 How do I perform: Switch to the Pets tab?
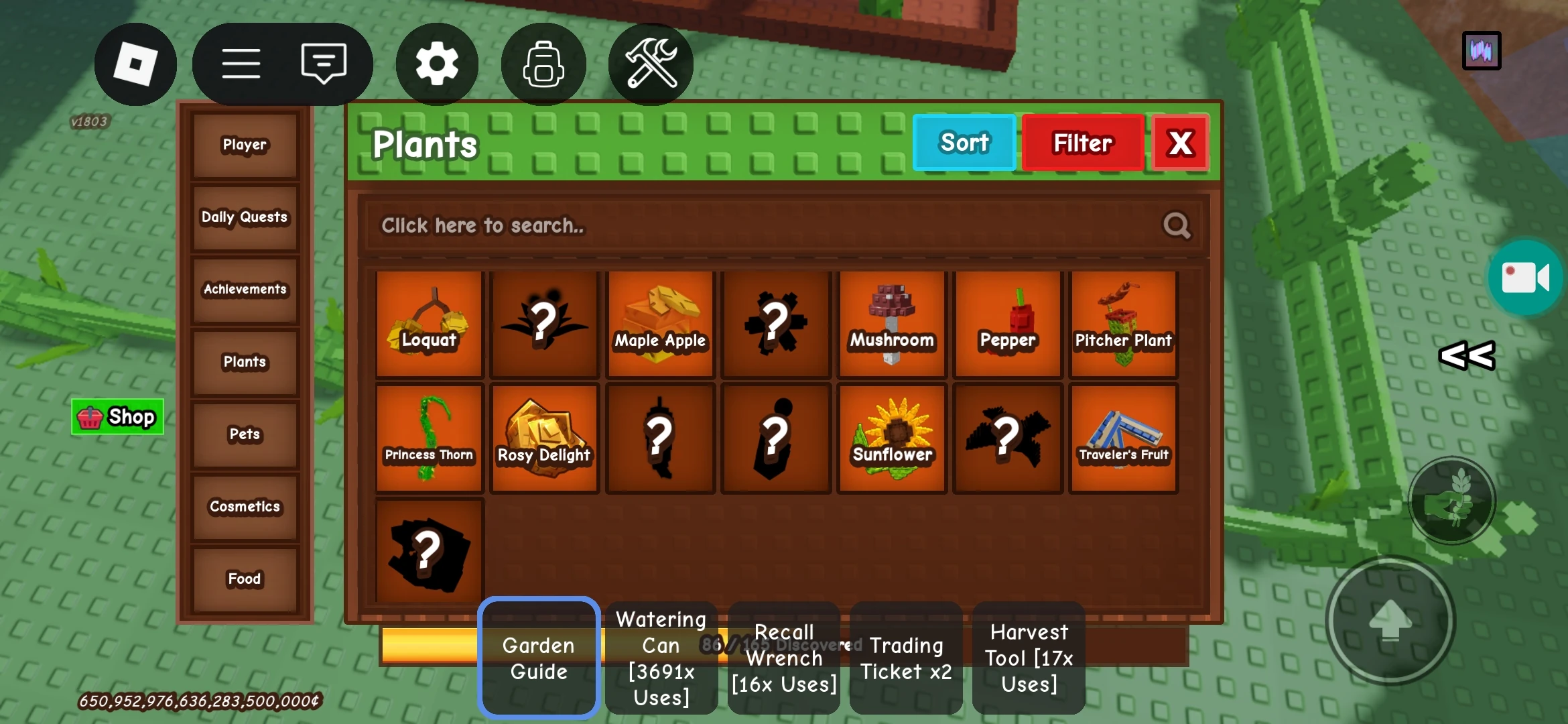244,434
